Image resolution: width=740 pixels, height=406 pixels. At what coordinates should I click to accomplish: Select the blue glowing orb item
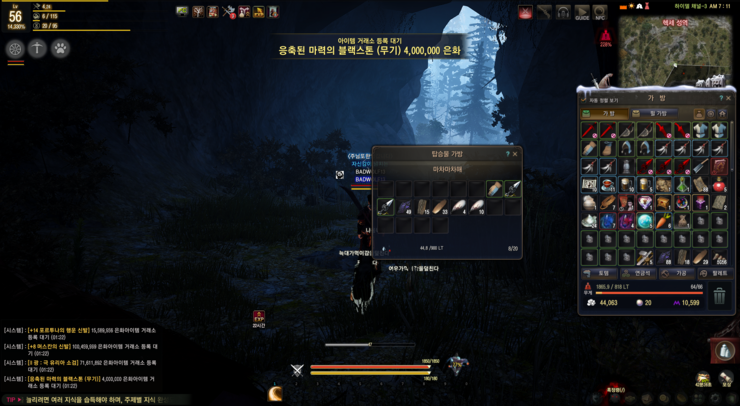click(x=645, y=220)
